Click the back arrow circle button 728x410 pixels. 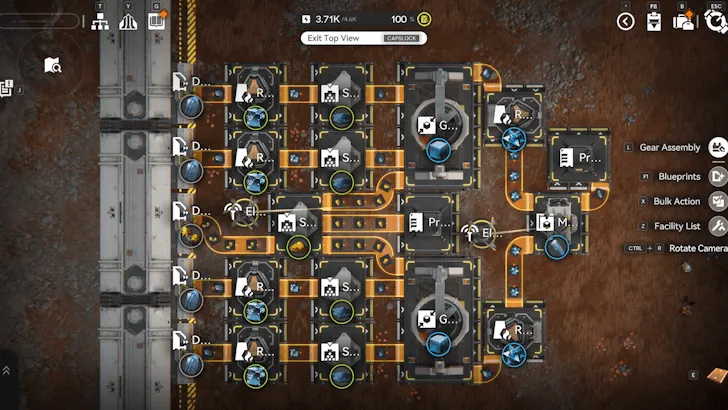(626, 21)
